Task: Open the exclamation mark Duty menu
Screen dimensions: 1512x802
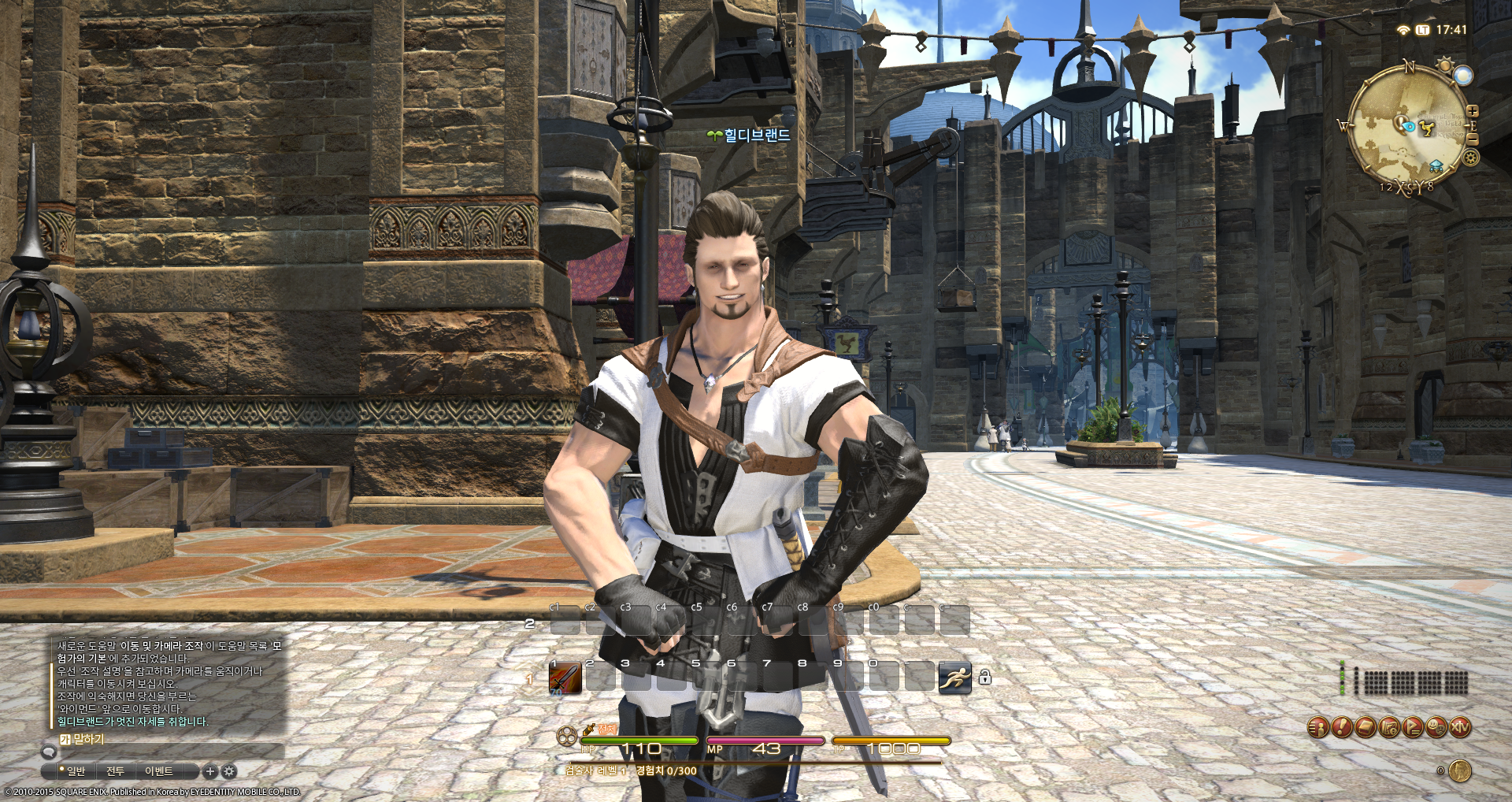Action: pos(1341,727)
